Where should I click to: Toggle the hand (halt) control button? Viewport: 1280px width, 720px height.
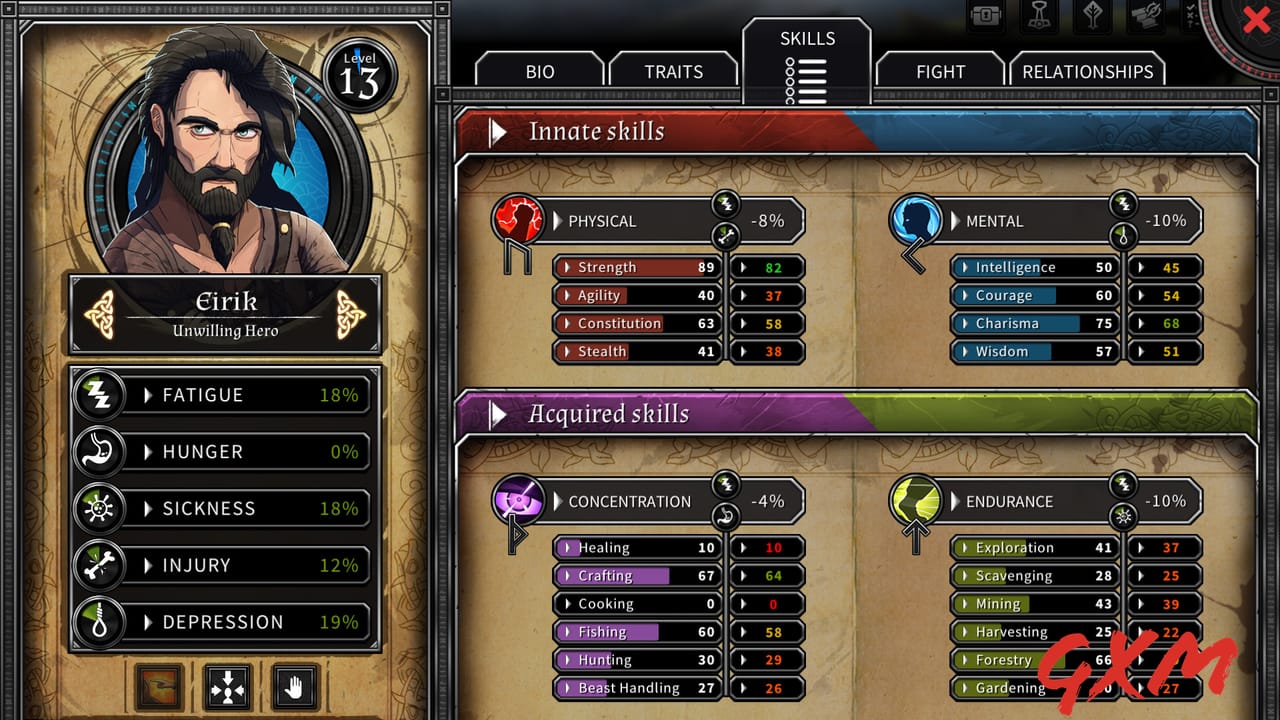pos(294,687)
